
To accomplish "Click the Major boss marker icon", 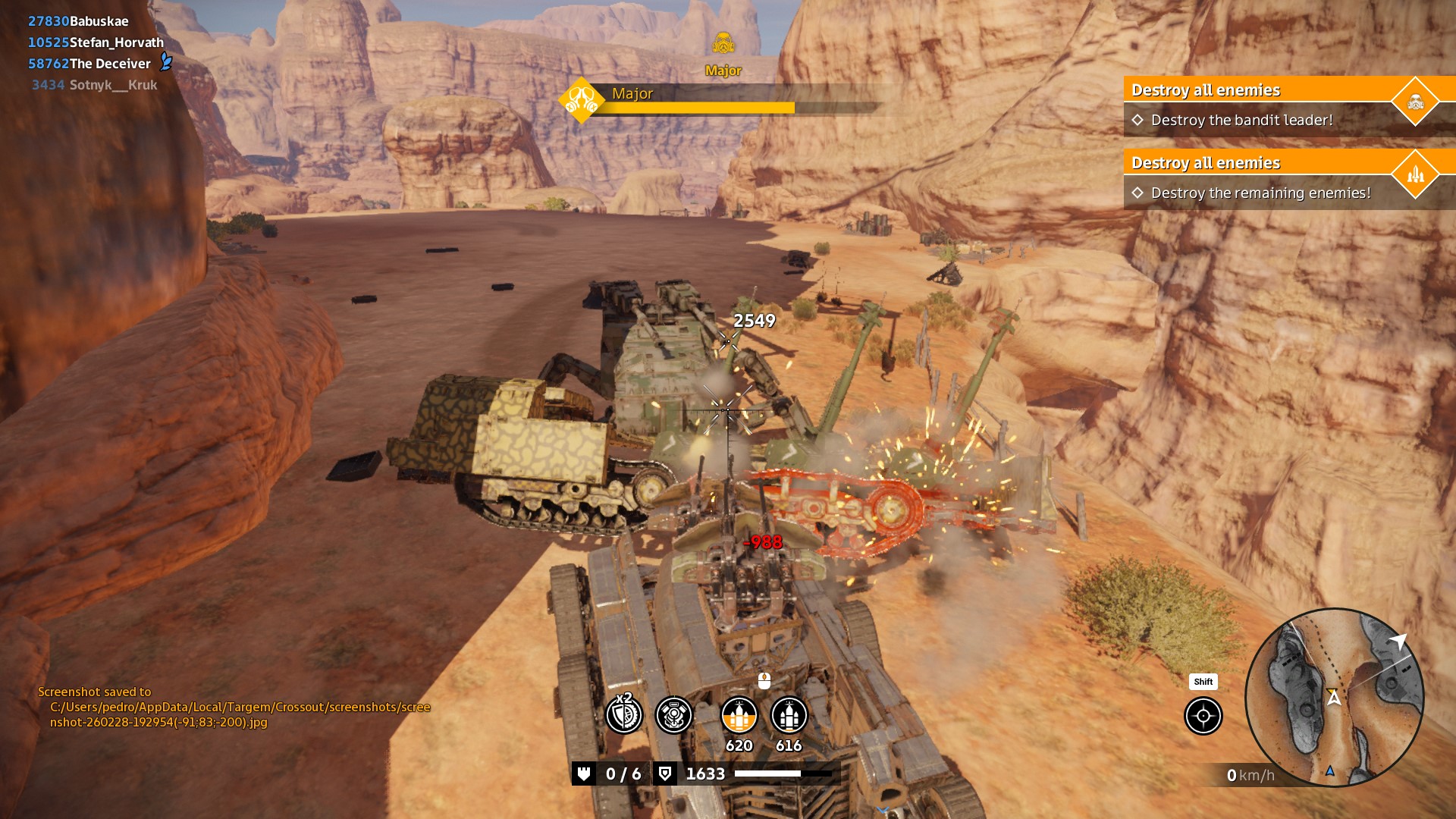I will [x=723, y=44].
